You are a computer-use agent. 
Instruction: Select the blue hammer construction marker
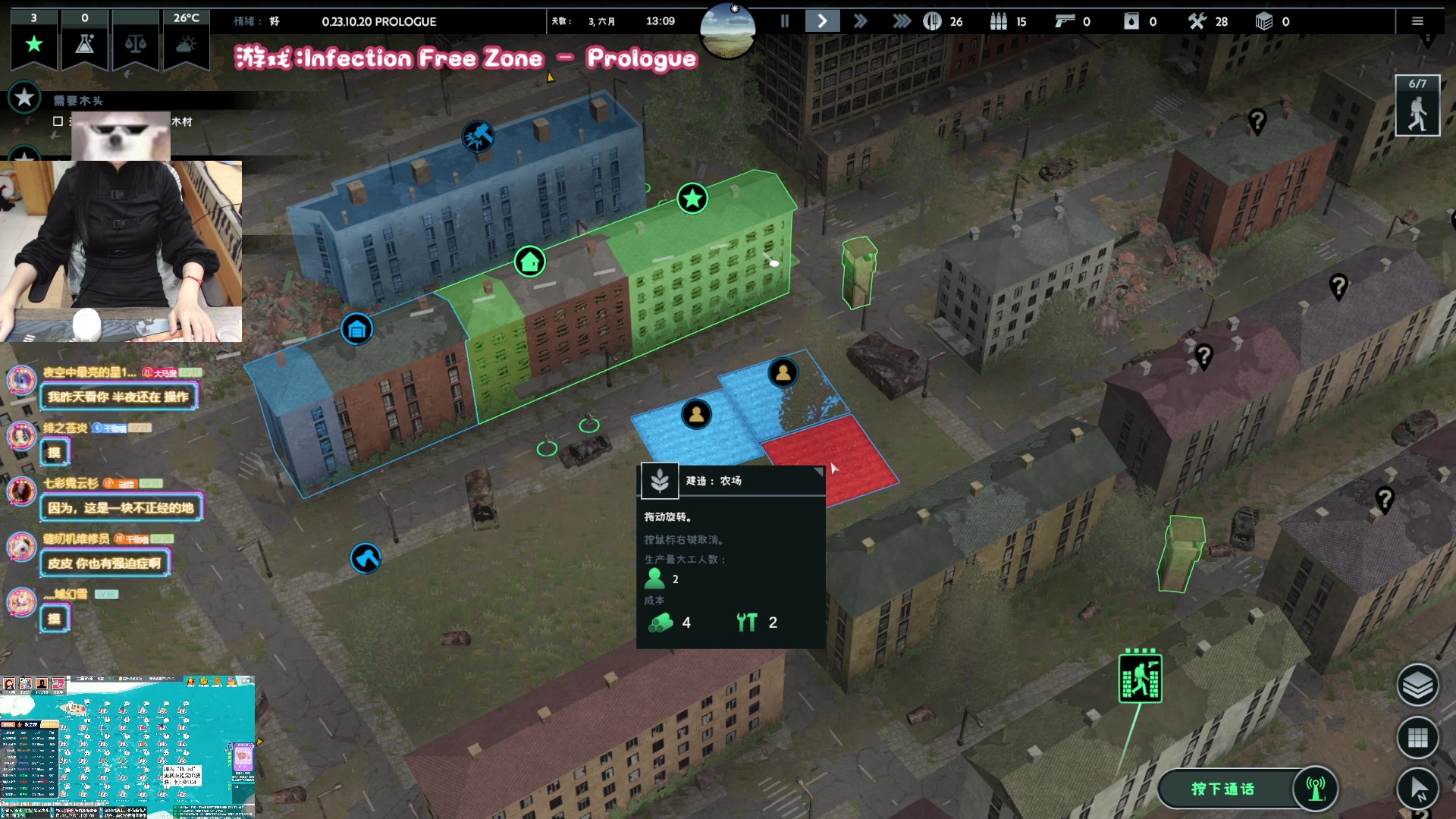[479, 136]
